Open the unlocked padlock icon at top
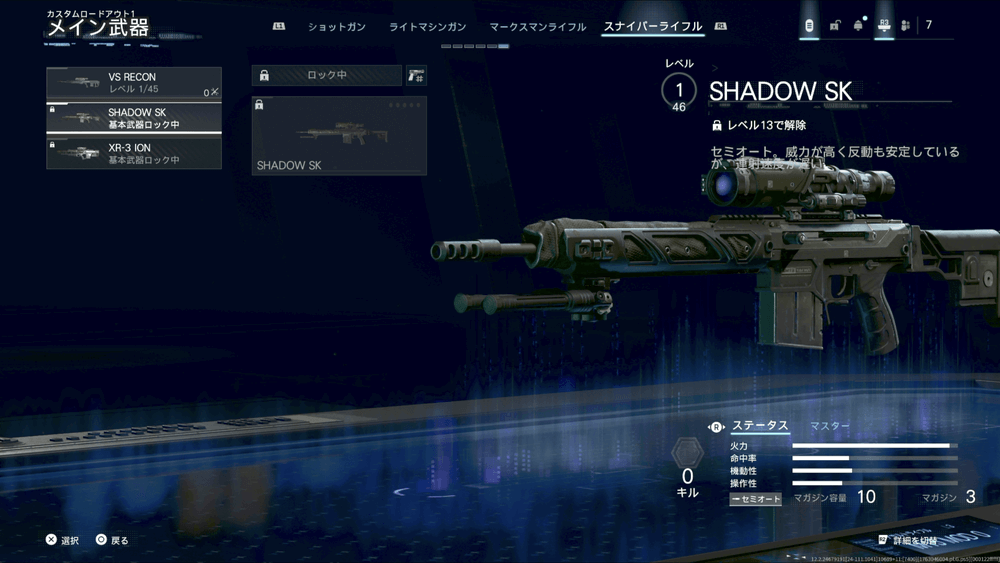Viewport: 1000px width, 563px height. pos(834,26)
